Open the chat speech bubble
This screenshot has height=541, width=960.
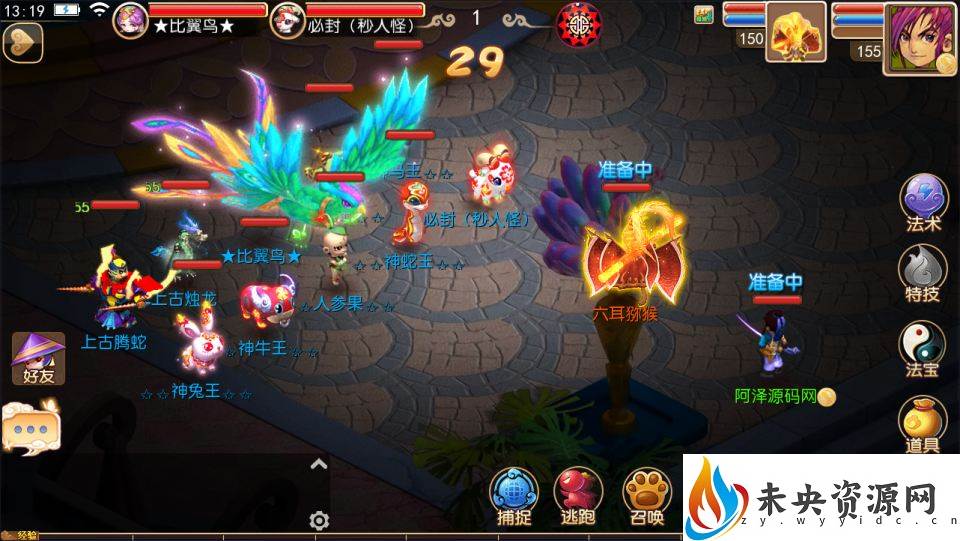[30, 426]
